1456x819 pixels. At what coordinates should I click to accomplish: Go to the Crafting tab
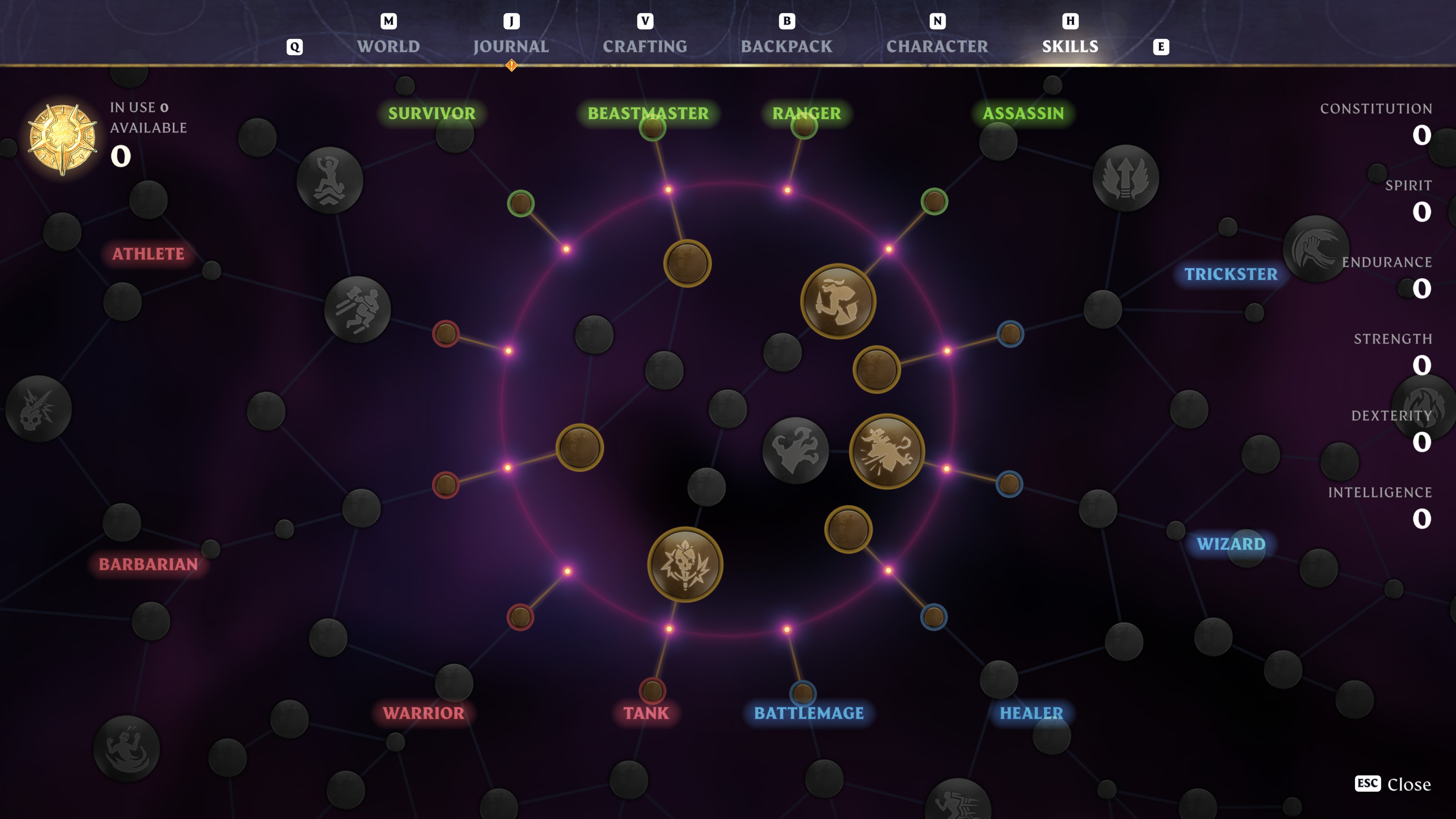[644, 46]
